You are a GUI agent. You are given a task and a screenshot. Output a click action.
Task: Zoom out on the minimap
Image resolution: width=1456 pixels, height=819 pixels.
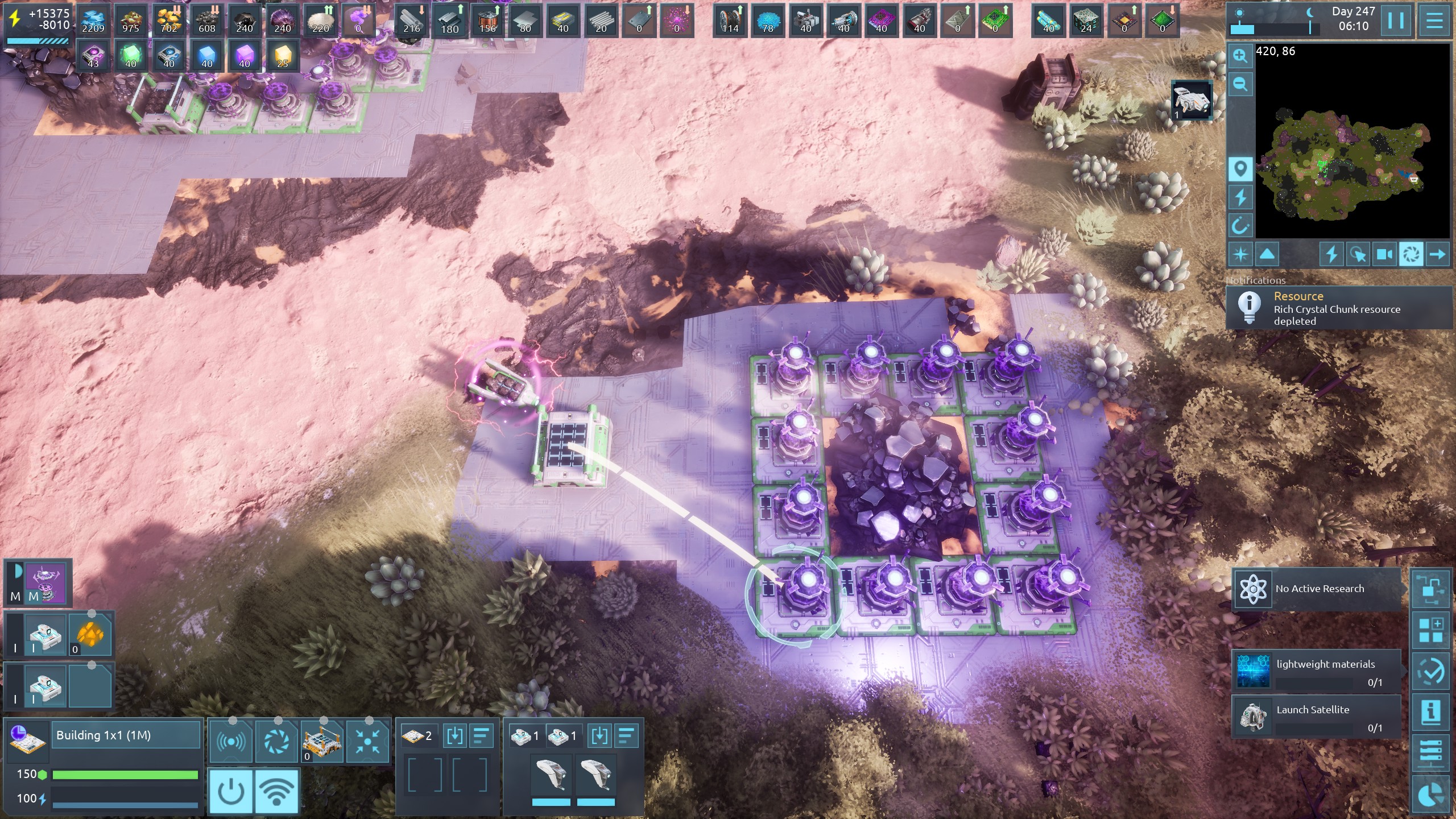[x=1240, y=84]
